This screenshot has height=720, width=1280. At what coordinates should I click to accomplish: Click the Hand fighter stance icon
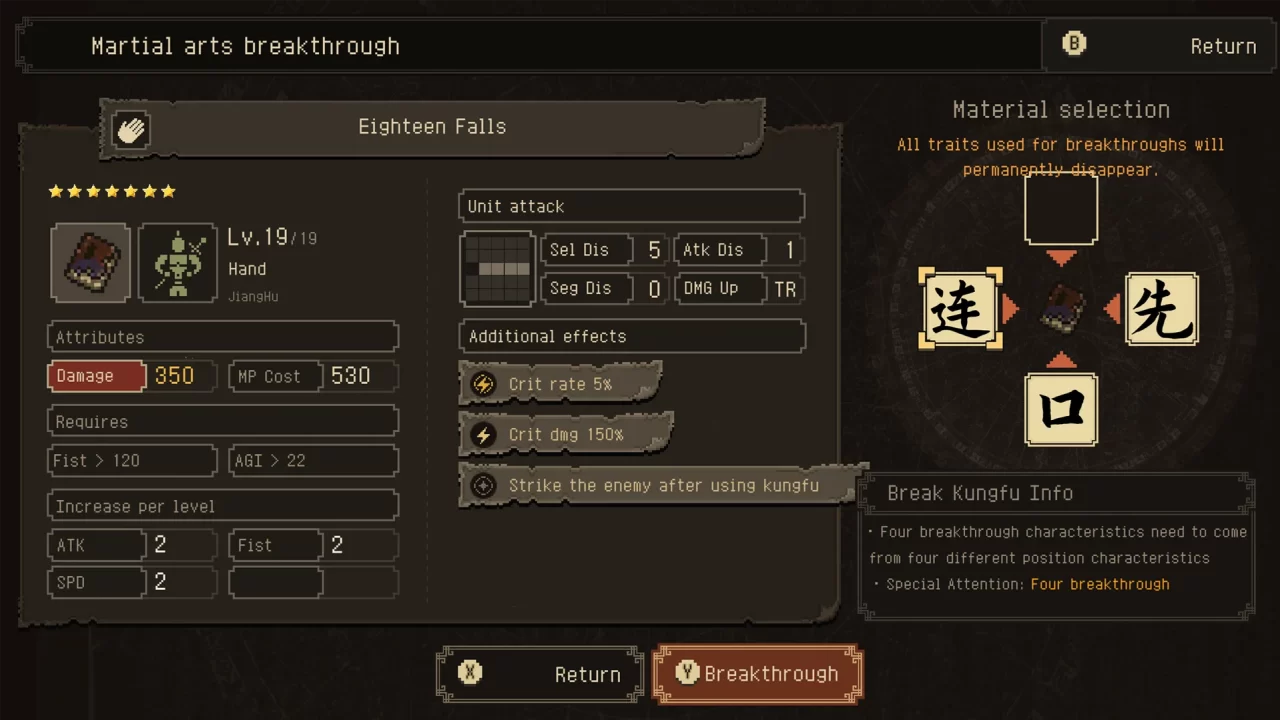178,263
